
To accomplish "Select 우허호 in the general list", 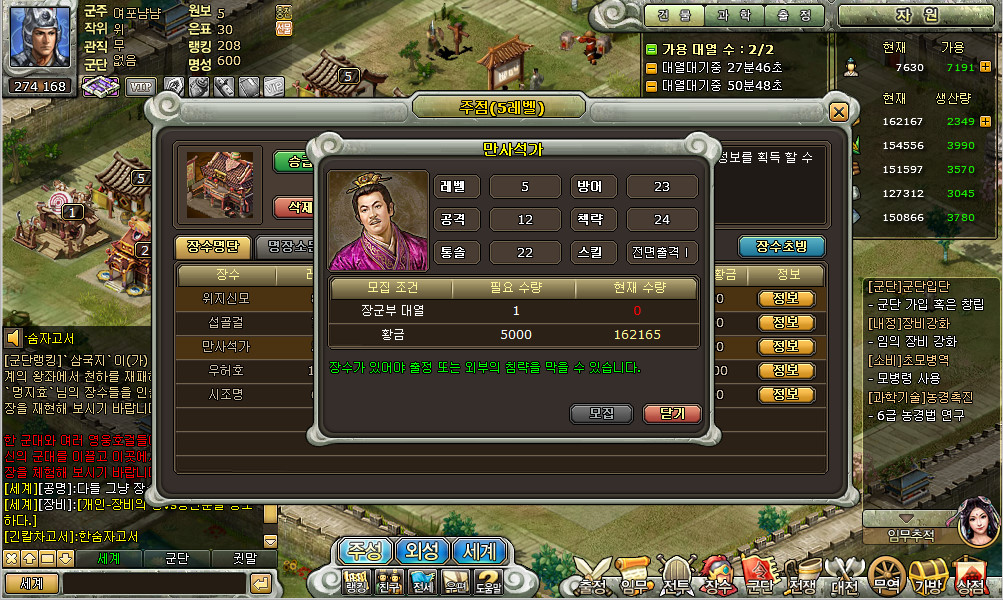I will coord(227,371).
